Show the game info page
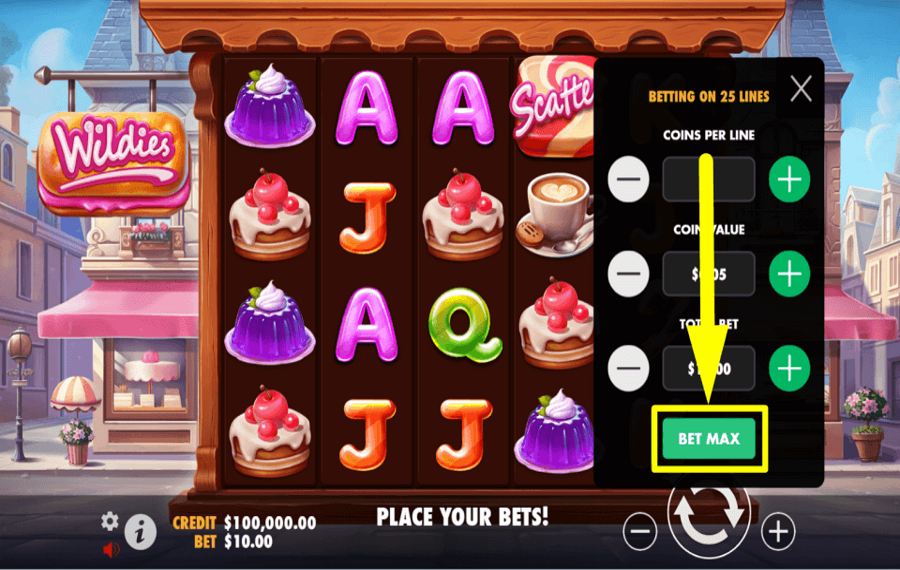The image size is (900, 570). [140, 533]
